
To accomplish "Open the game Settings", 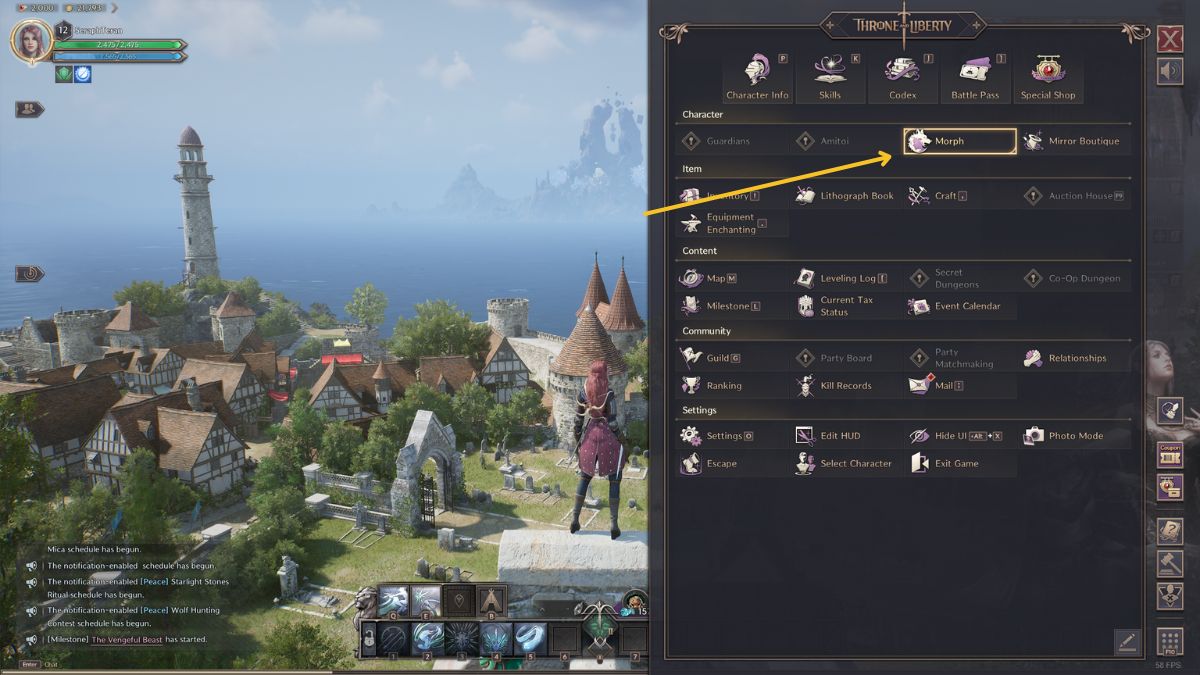I will click(717, 436).
